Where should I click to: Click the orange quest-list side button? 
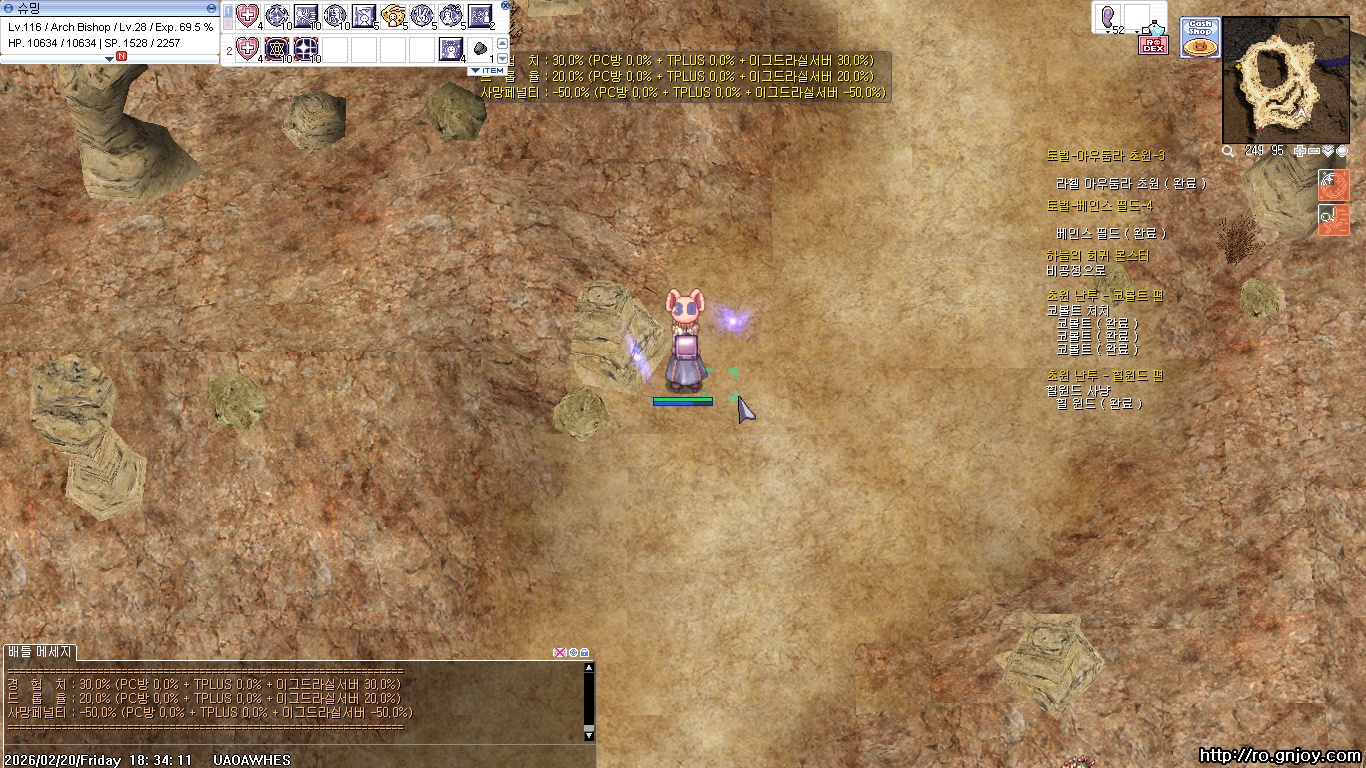coord(1334,219)
